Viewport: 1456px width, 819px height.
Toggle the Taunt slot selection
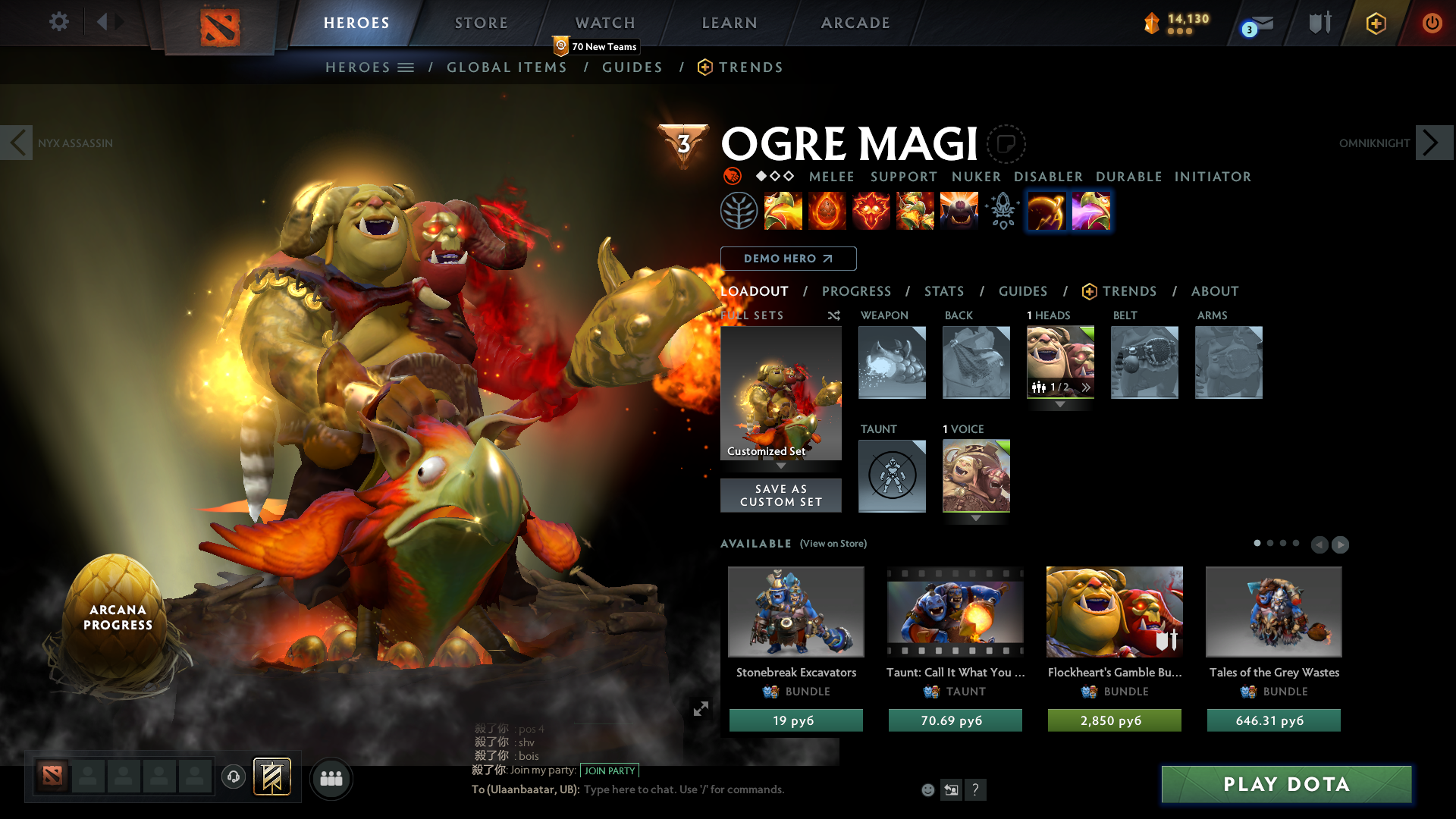[892, 475]
